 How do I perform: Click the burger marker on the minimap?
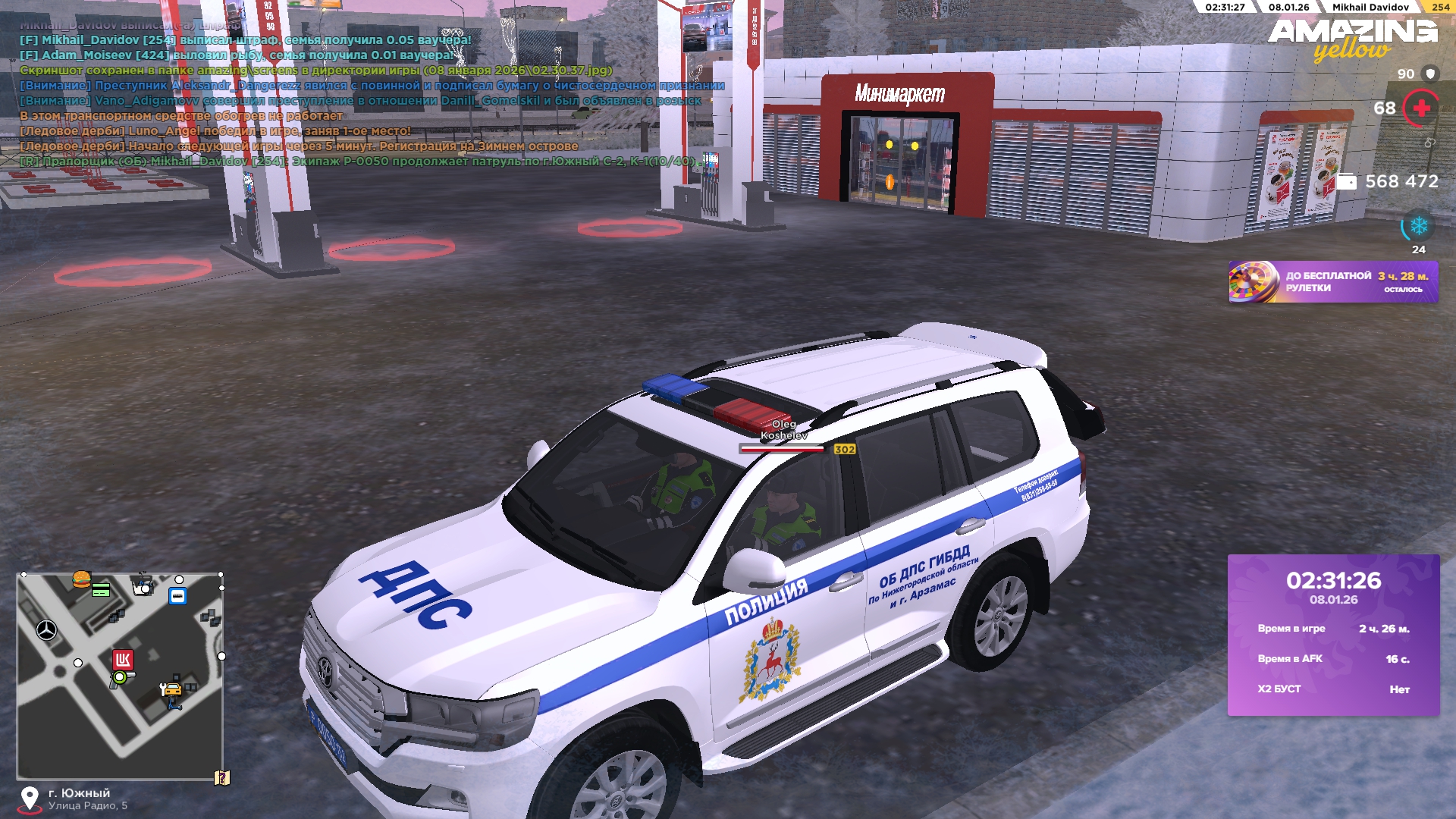click(81, 579)
